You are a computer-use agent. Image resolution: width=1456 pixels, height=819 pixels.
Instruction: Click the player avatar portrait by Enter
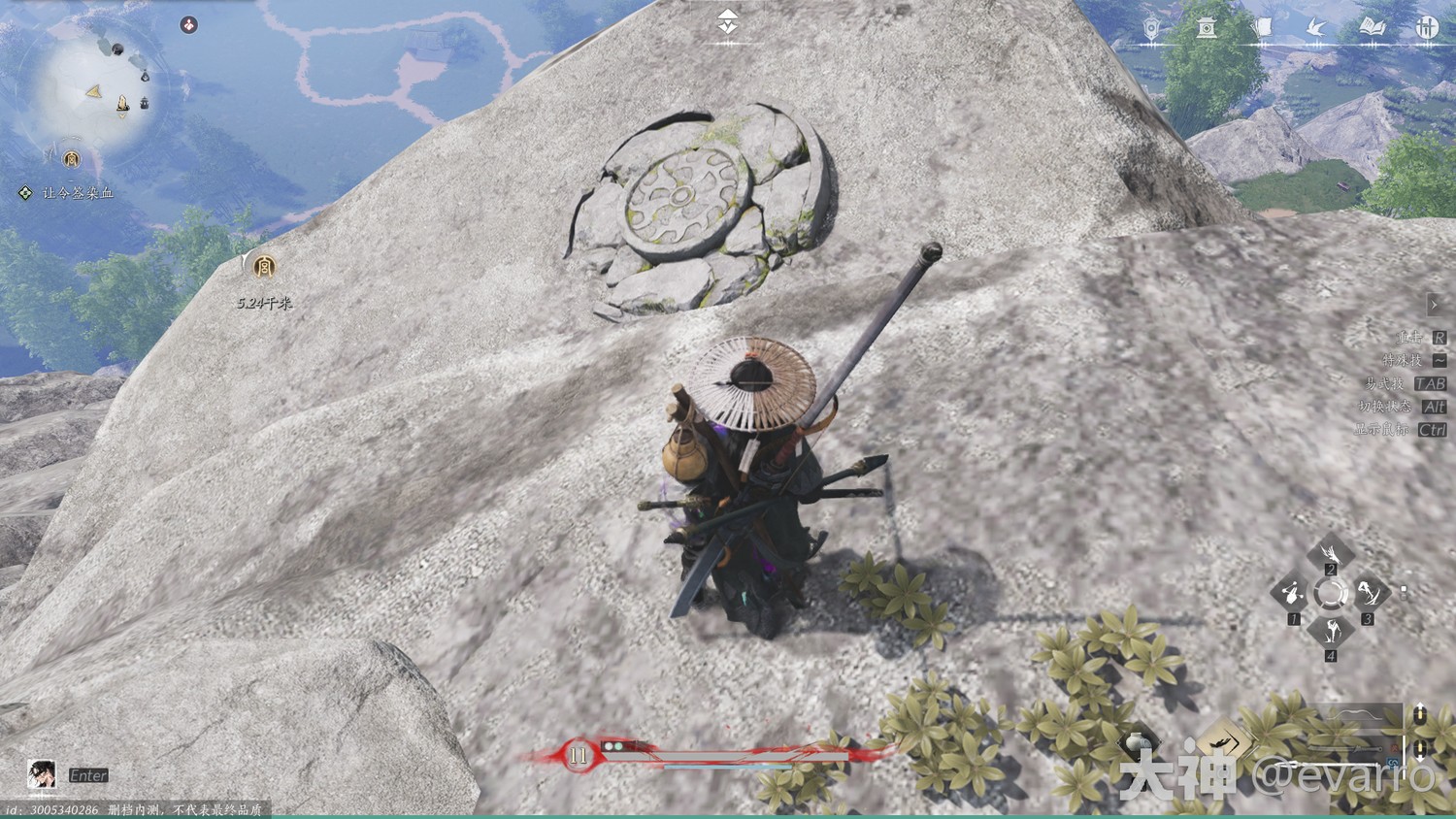41,774
